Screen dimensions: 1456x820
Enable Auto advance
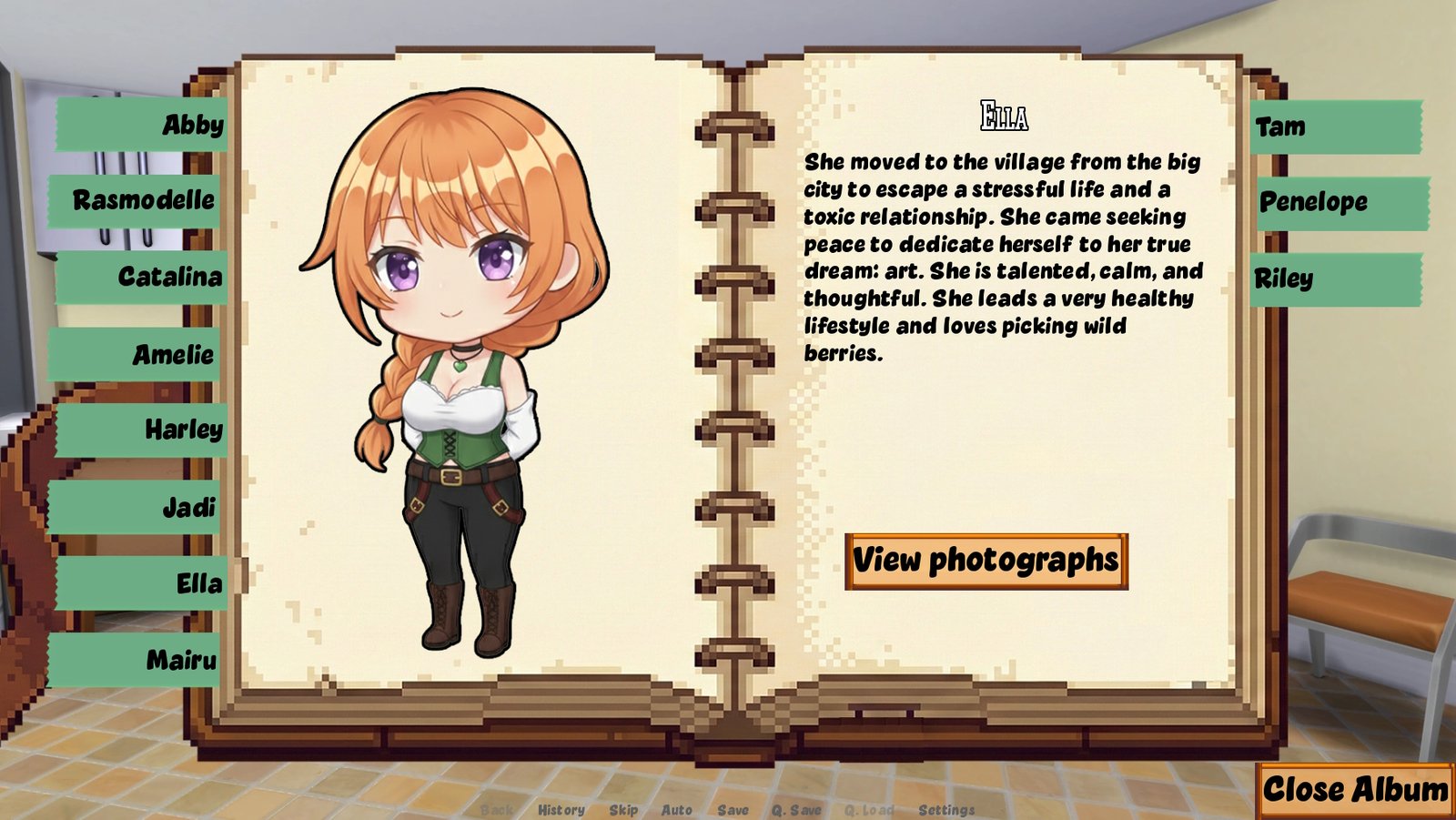coord(676,810)
